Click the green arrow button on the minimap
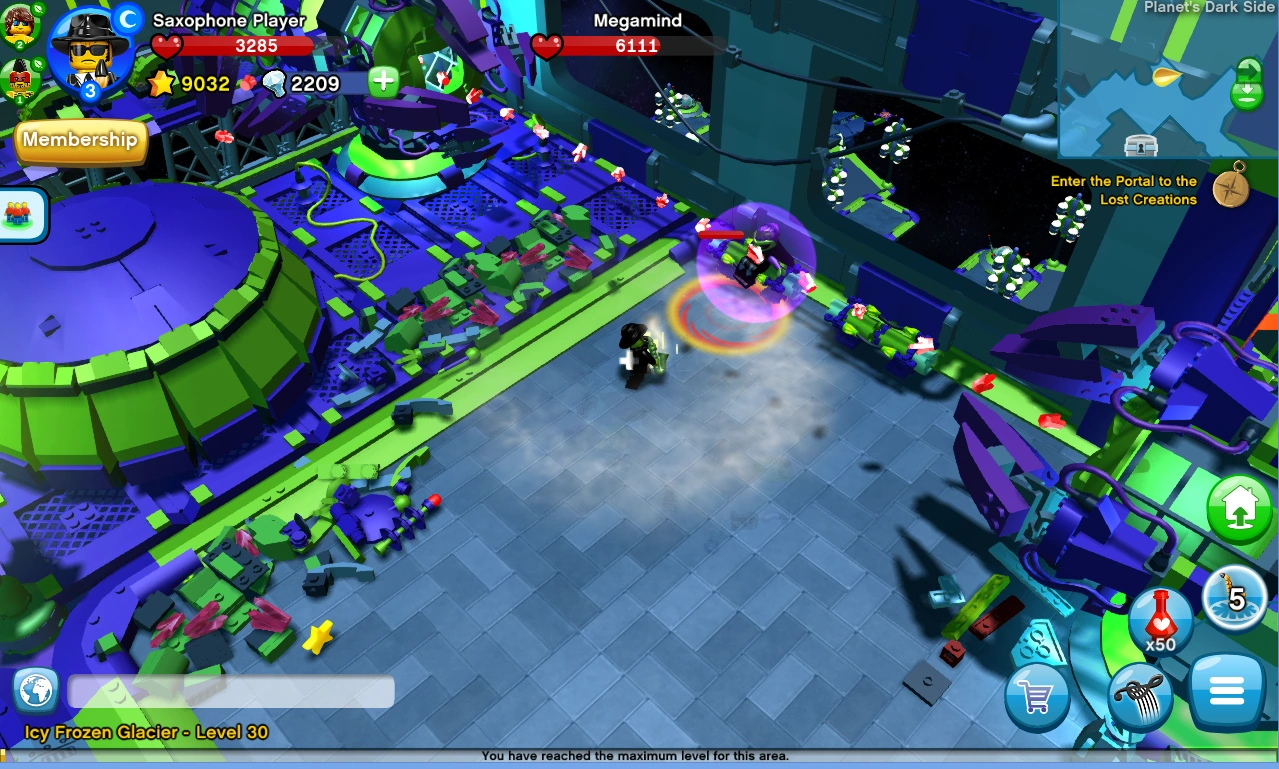 coord(1247,84)
